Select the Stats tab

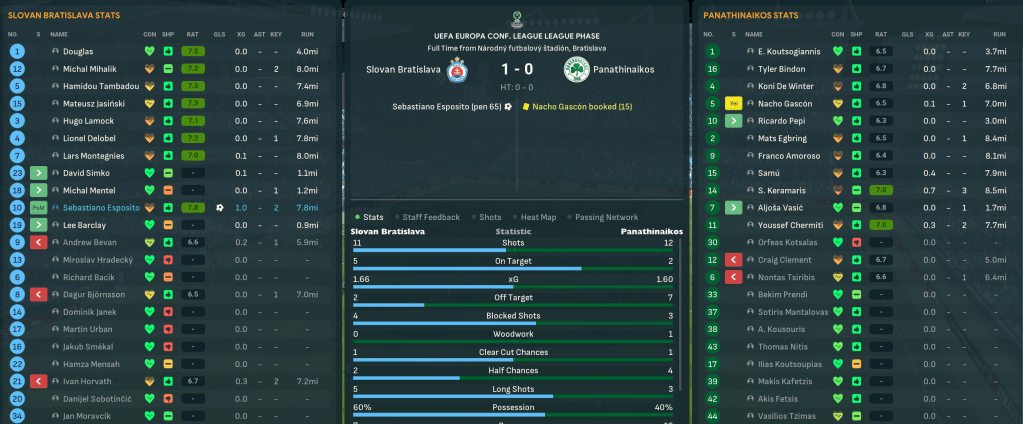(373, 217)
